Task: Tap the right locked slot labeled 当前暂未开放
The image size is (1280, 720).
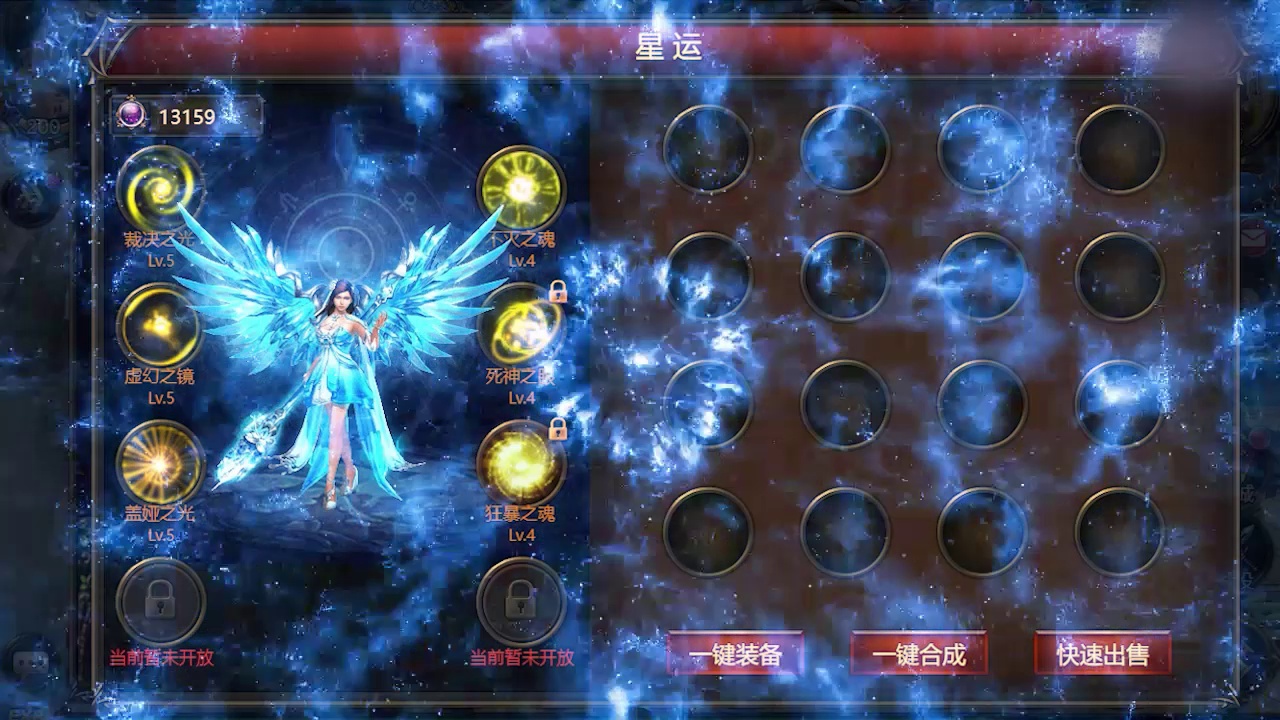Action: pos(520,600)
